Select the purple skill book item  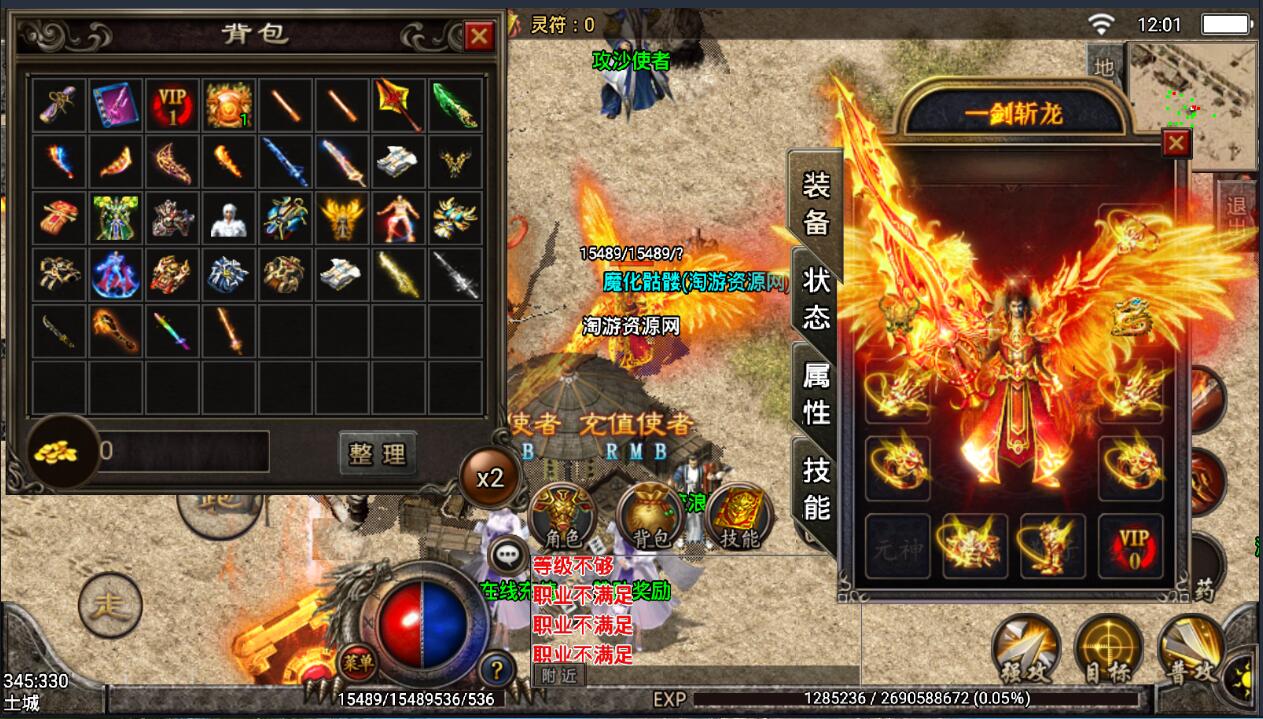[116, 103]
